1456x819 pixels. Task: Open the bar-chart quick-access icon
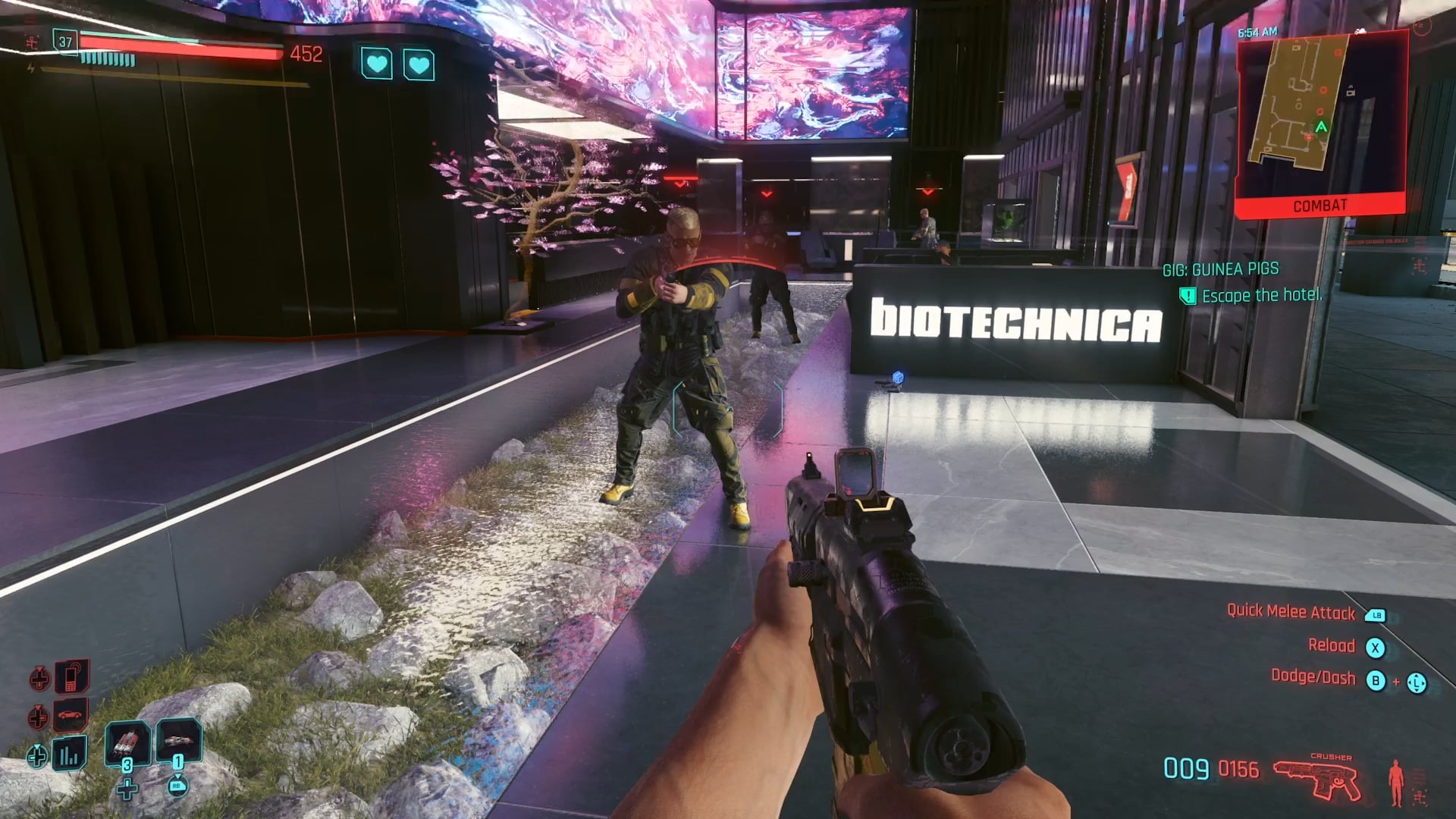(x=69, y=755)
